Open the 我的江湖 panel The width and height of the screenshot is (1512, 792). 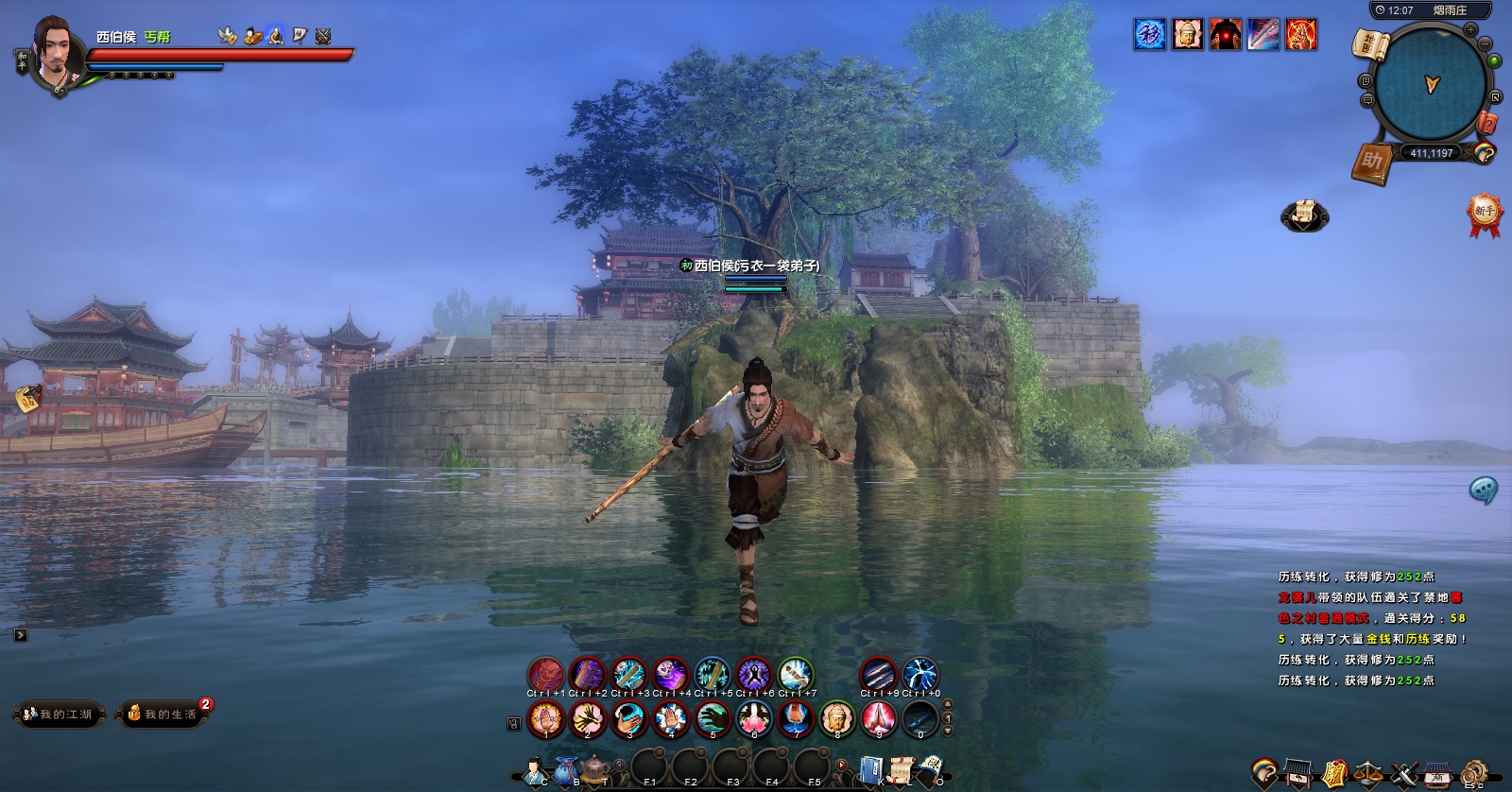[59, 715]
